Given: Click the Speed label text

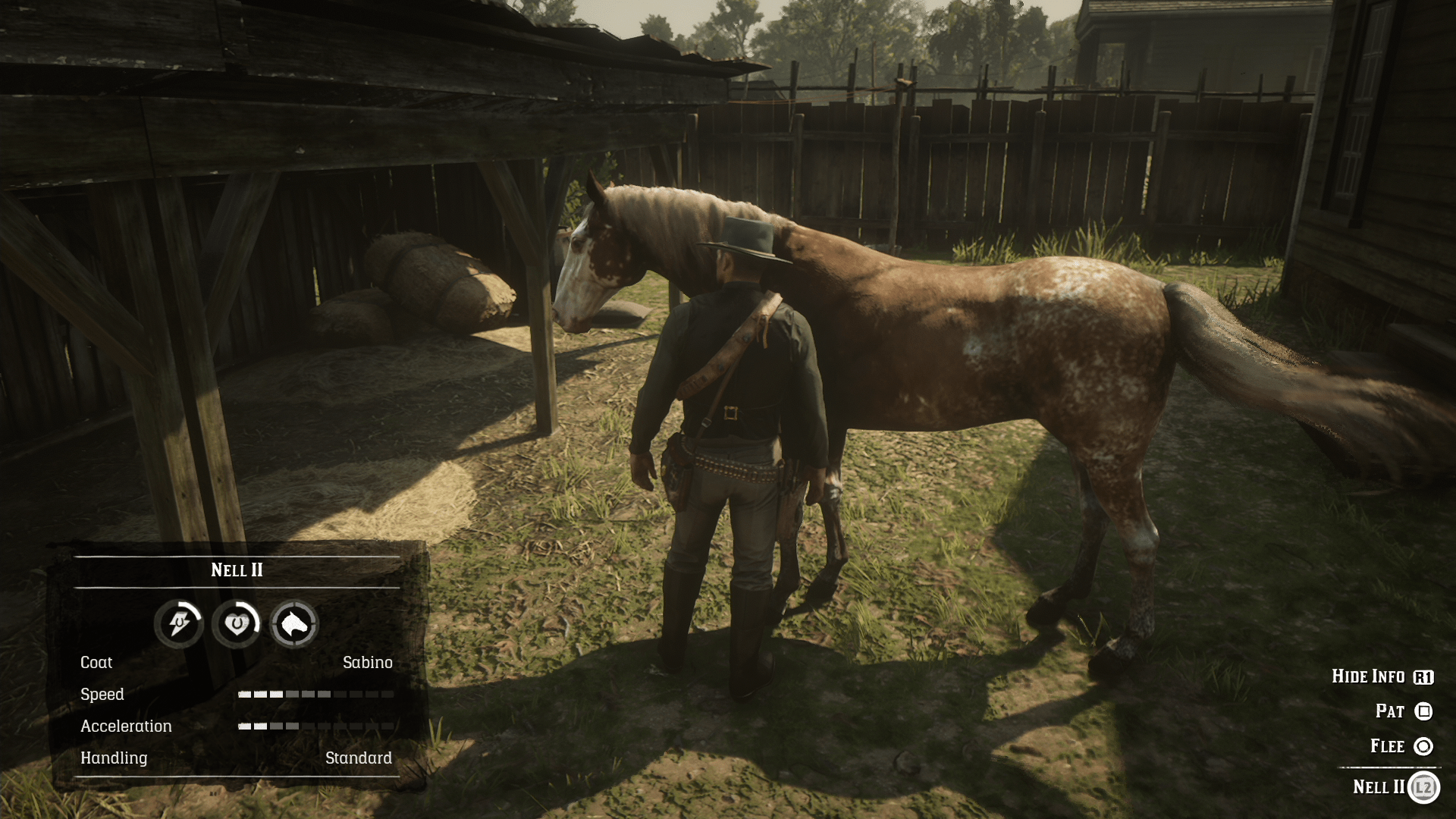Looking at the screenshot, I should [x=103, y=694].
